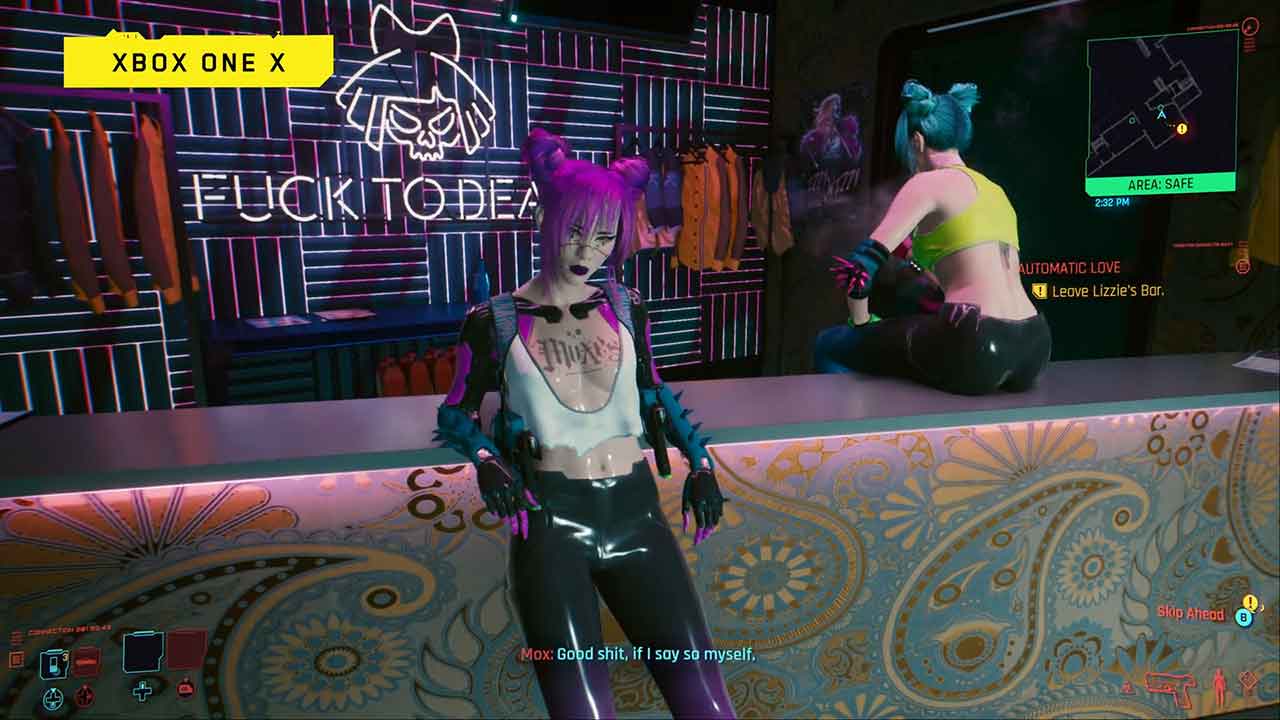The width and height of the screenshot is (1280, 720).
Task: Click the AREA: SAFE status banner
Action: click(x=1160, y=183)
